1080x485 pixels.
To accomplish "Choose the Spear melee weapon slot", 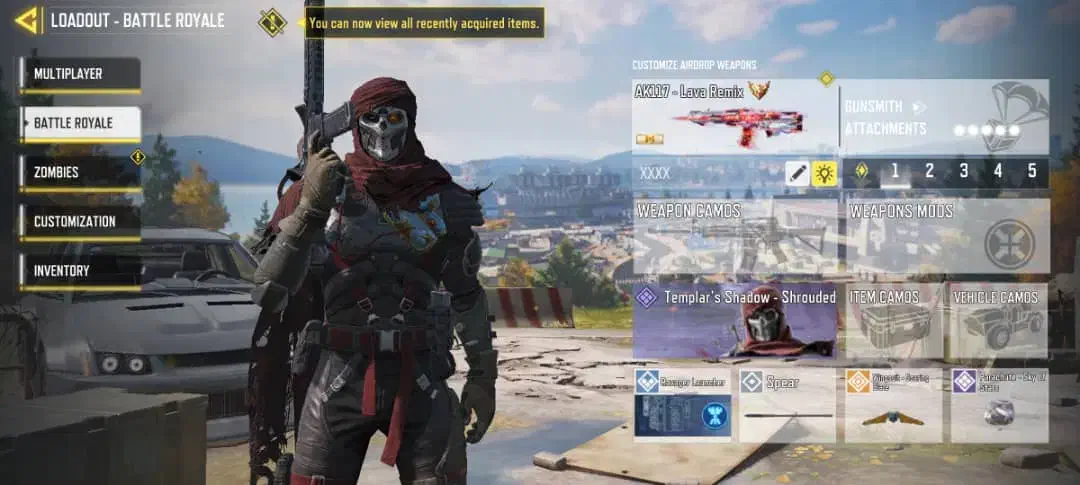I will pyautogui.click(x=787, y=405).
